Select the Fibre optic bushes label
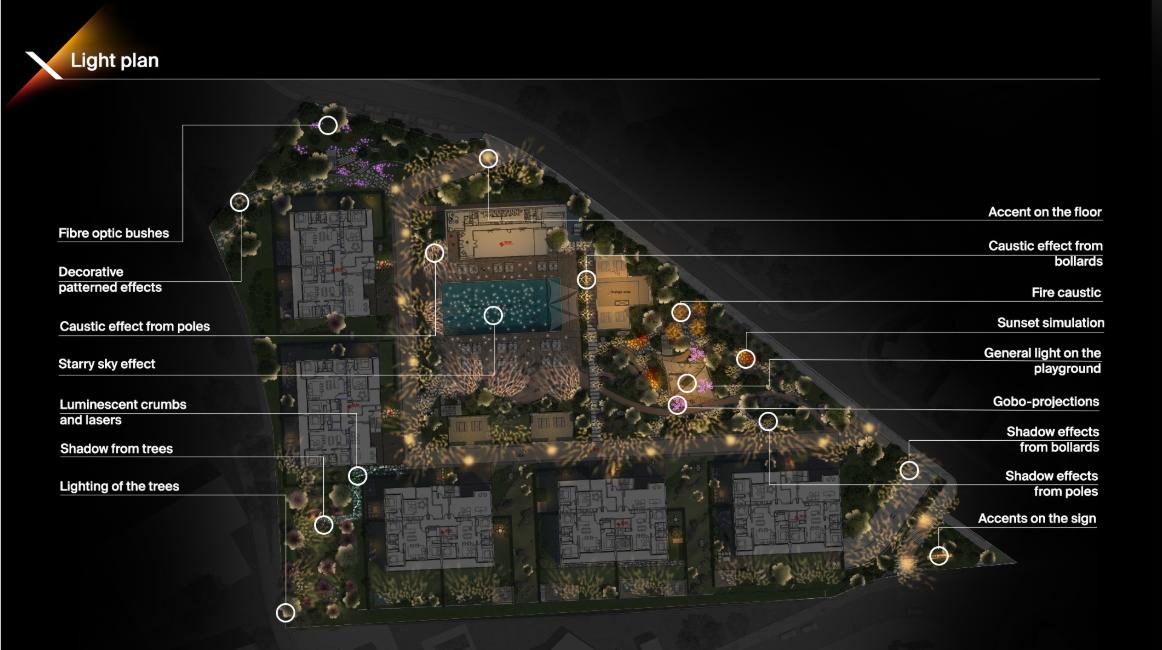This screenshot has width=1162, height=650. pyautogui.click(x=113, y=234)
